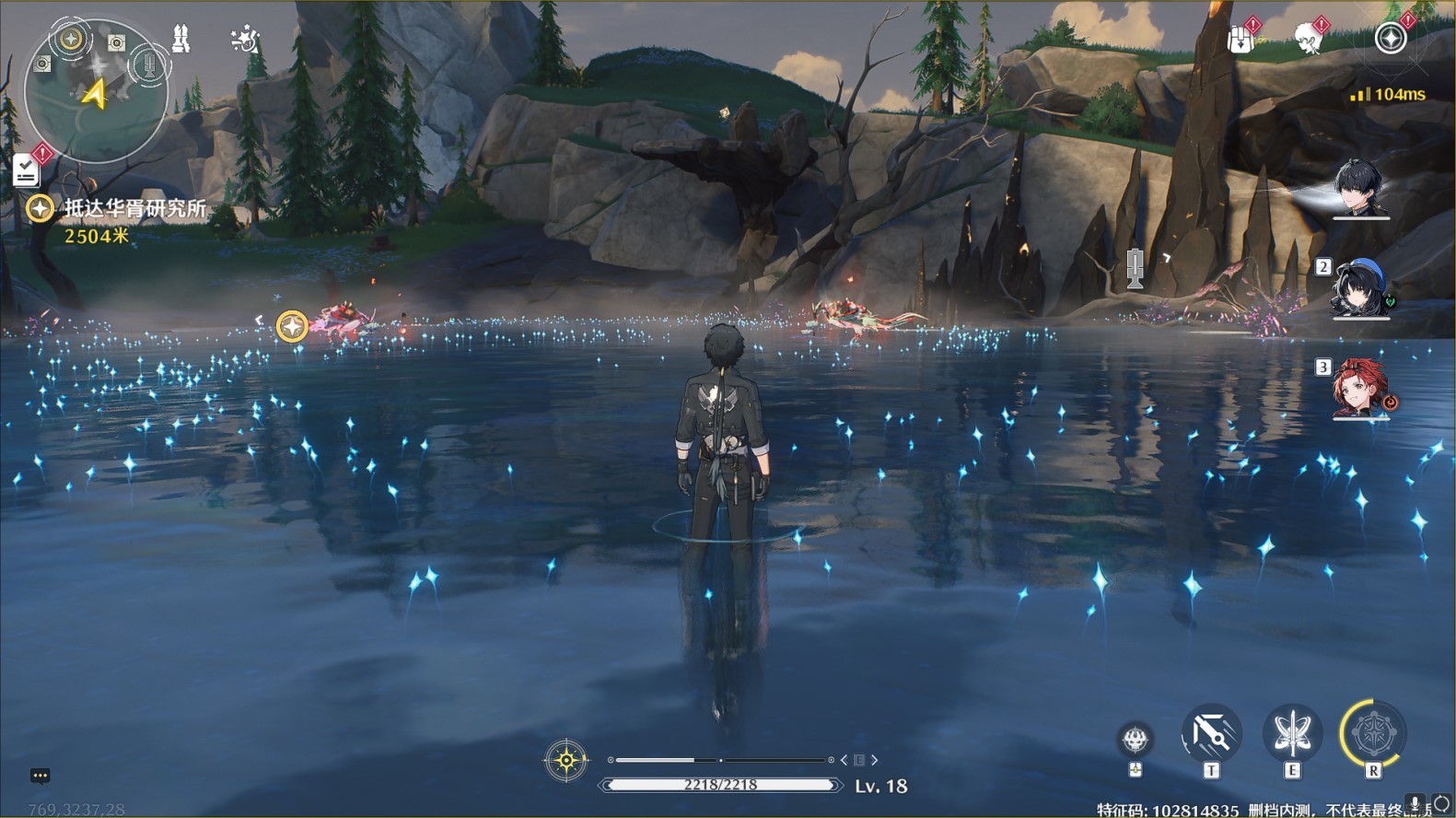Open the star compass main menu icon
The height and width of the screenshot is (818, 1456).
1390,39
